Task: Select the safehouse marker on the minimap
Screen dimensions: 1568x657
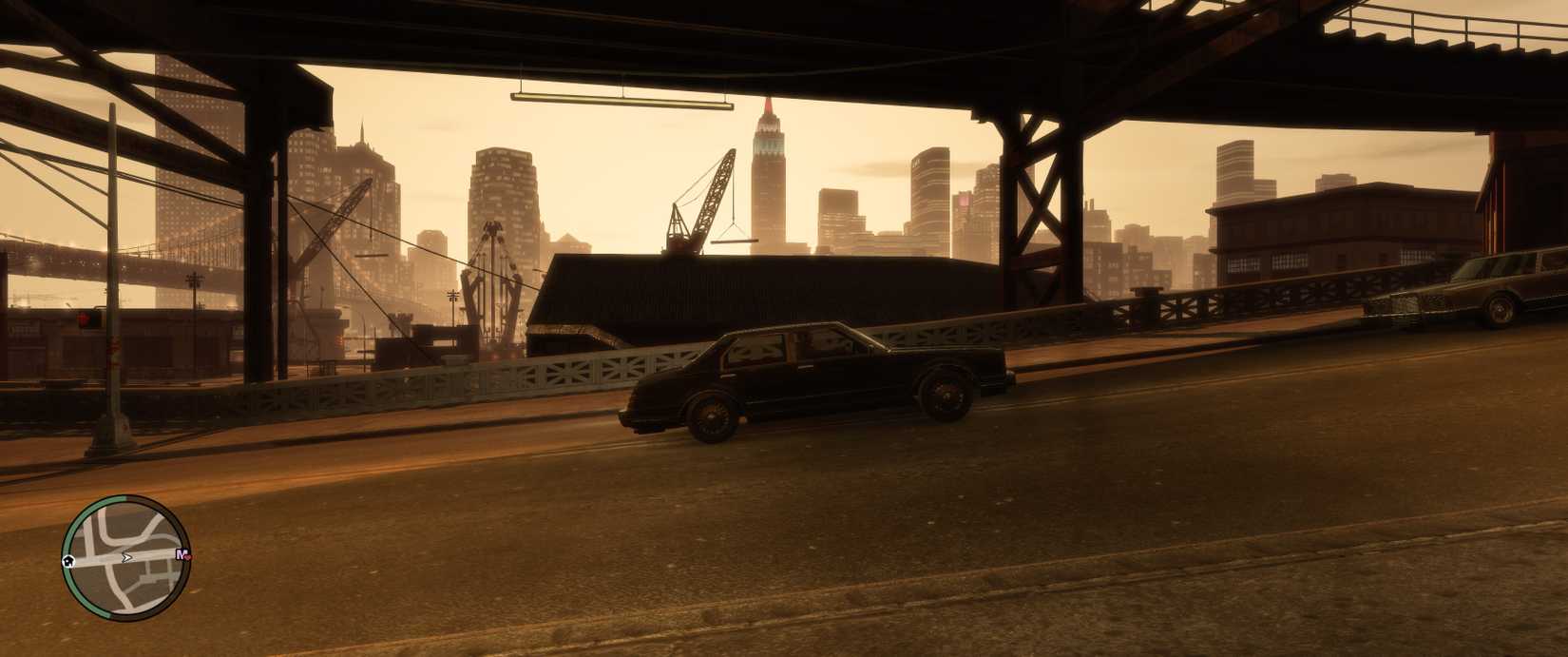Action: click(69, 560)
